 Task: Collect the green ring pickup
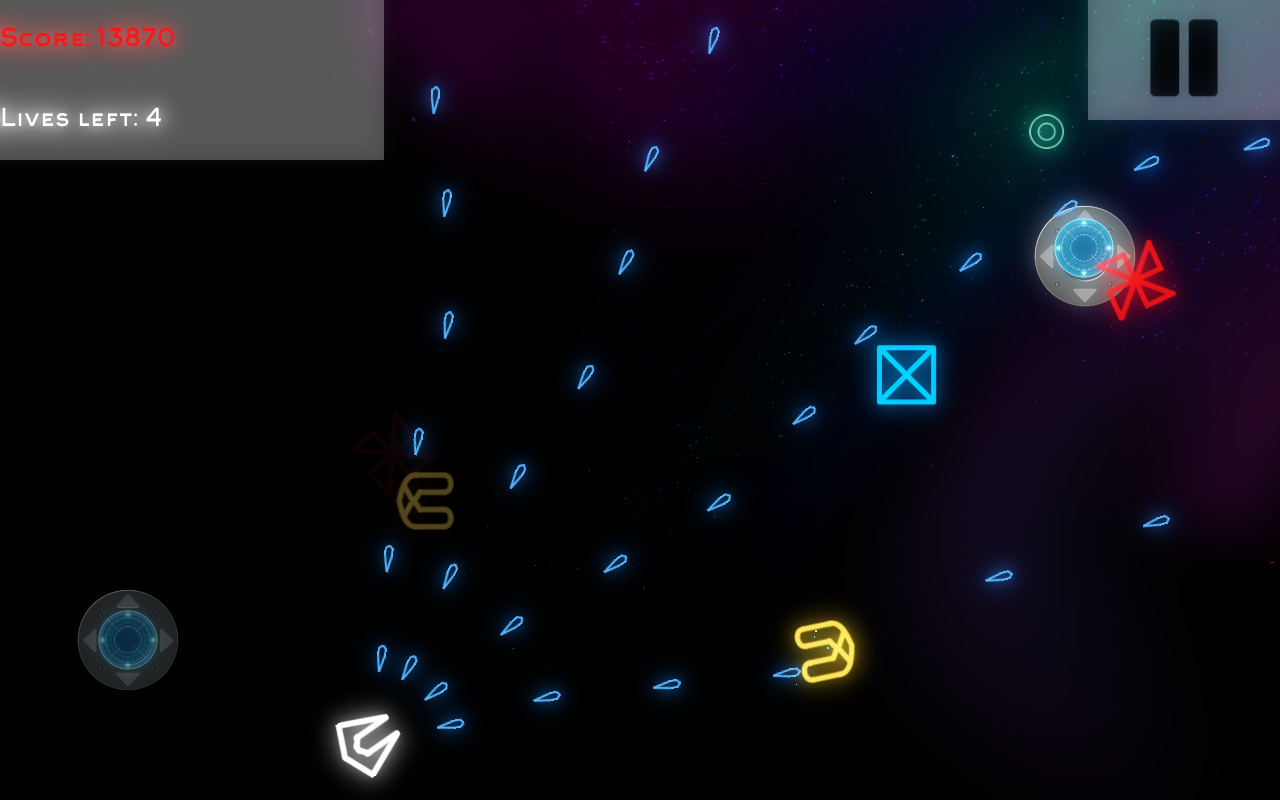pos(1045,131)
